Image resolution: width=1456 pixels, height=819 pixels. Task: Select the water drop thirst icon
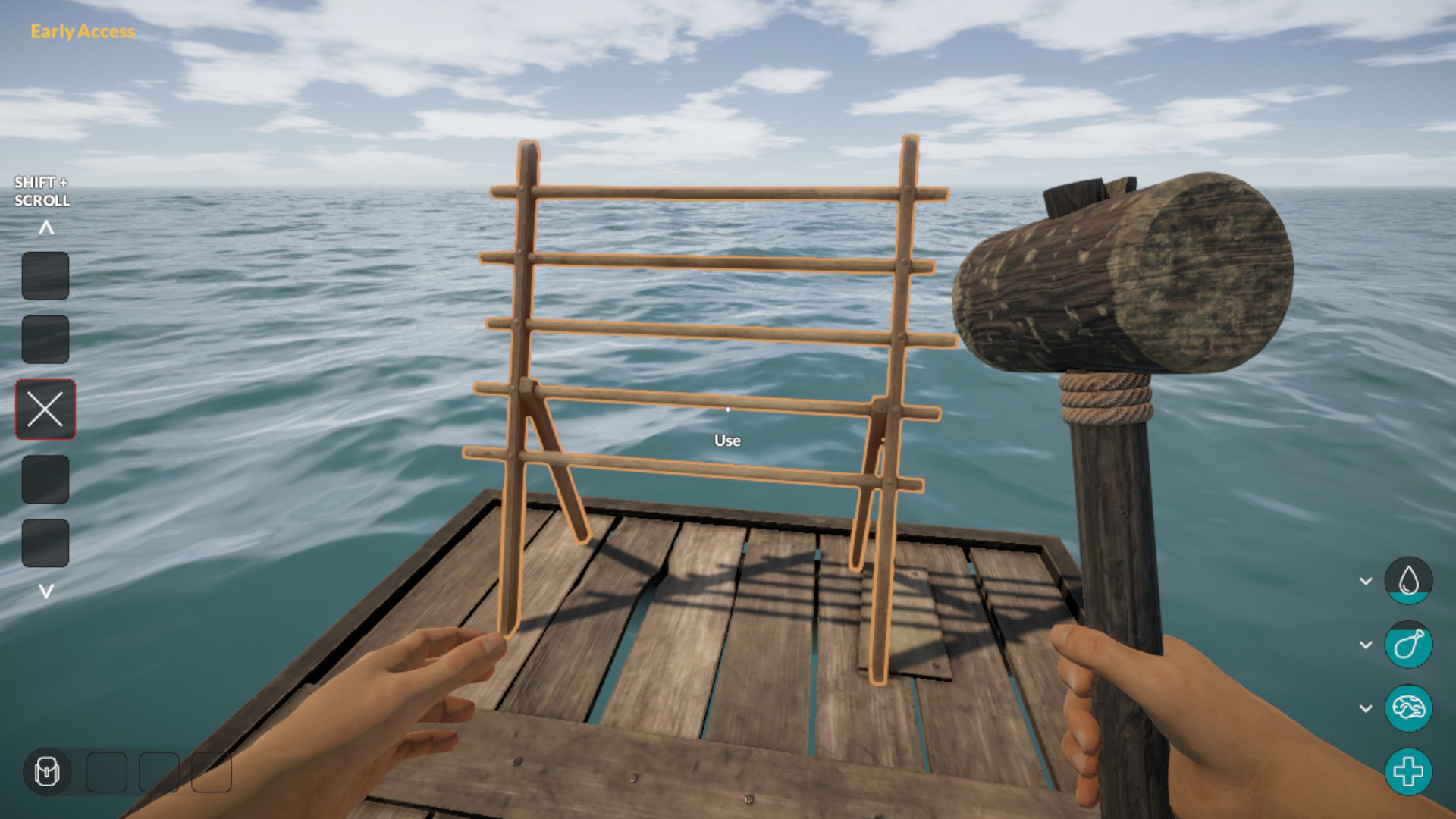(1408, 581)
